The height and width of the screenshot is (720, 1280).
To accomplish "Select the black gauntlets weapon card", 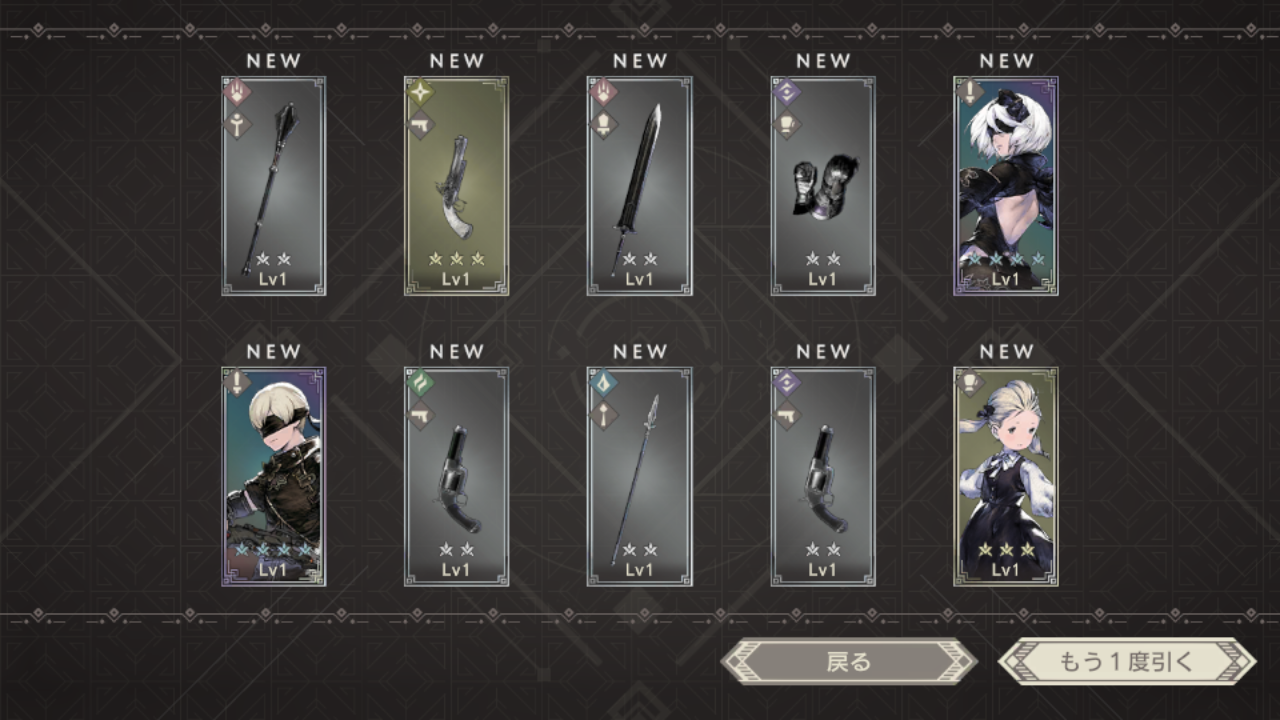I will tap(822, 186).
